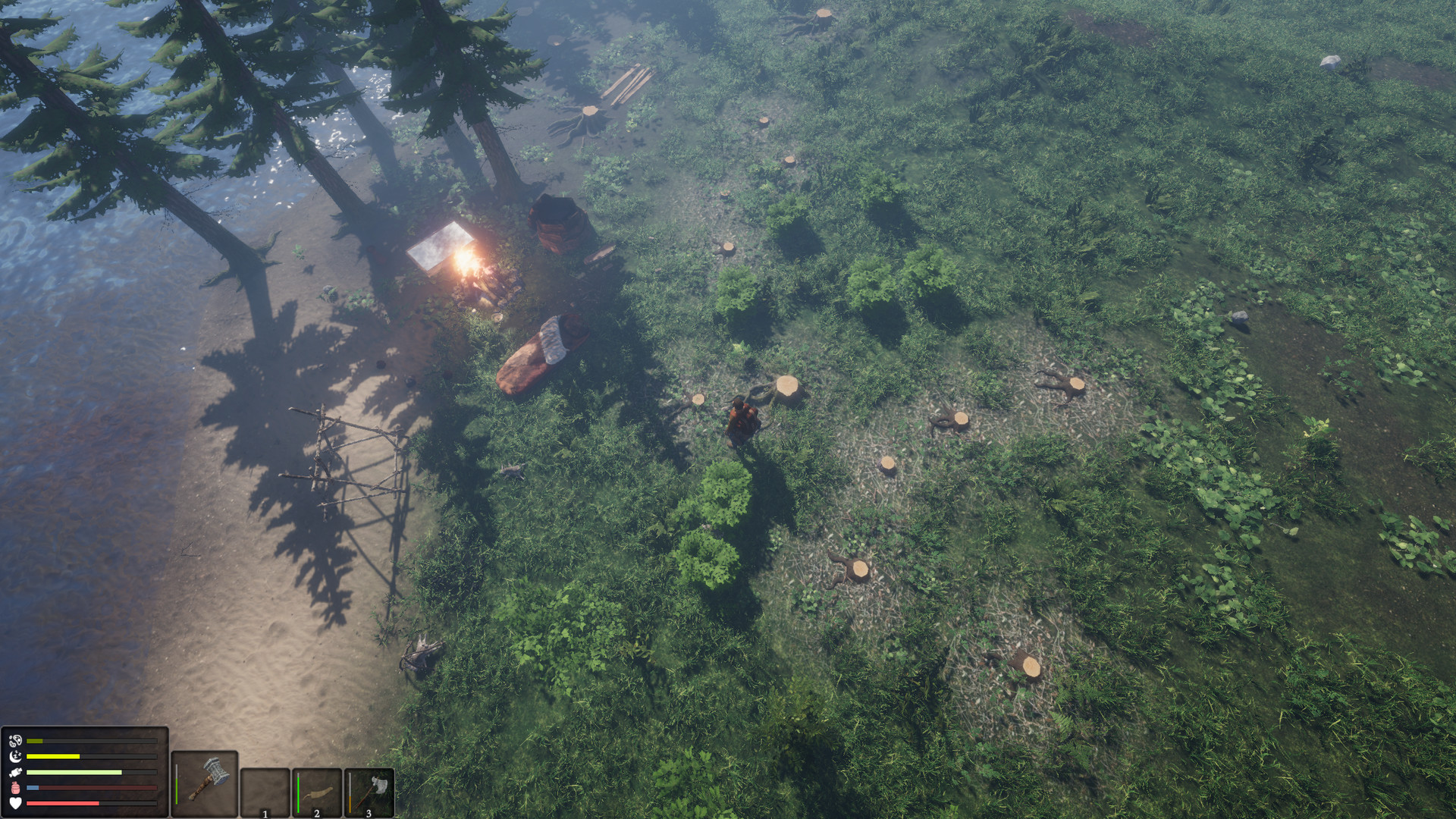Select the equipped stone hammer slot
This screenshot has width=1456, height=819.
pyautogui.click(x=205, y=783)
